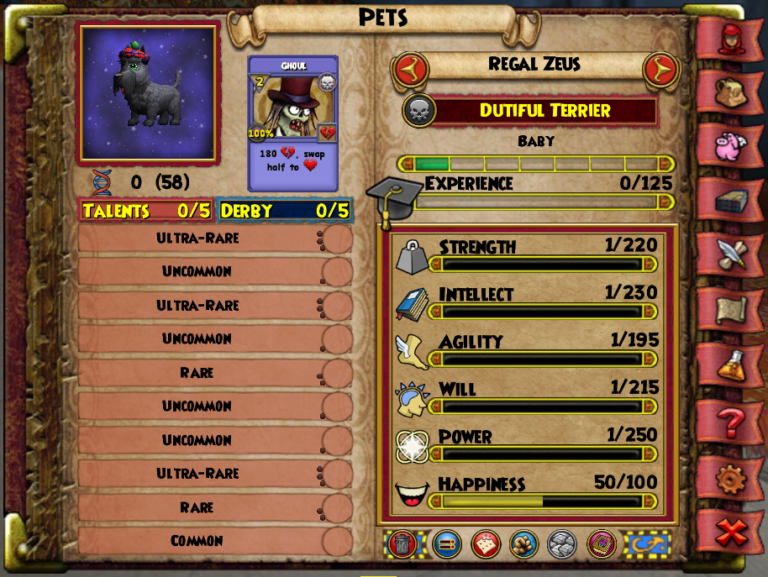The height and width of the screenshot is (577, 768).
Task: Open the parchment map tab
Action: (x=729, y=310)
